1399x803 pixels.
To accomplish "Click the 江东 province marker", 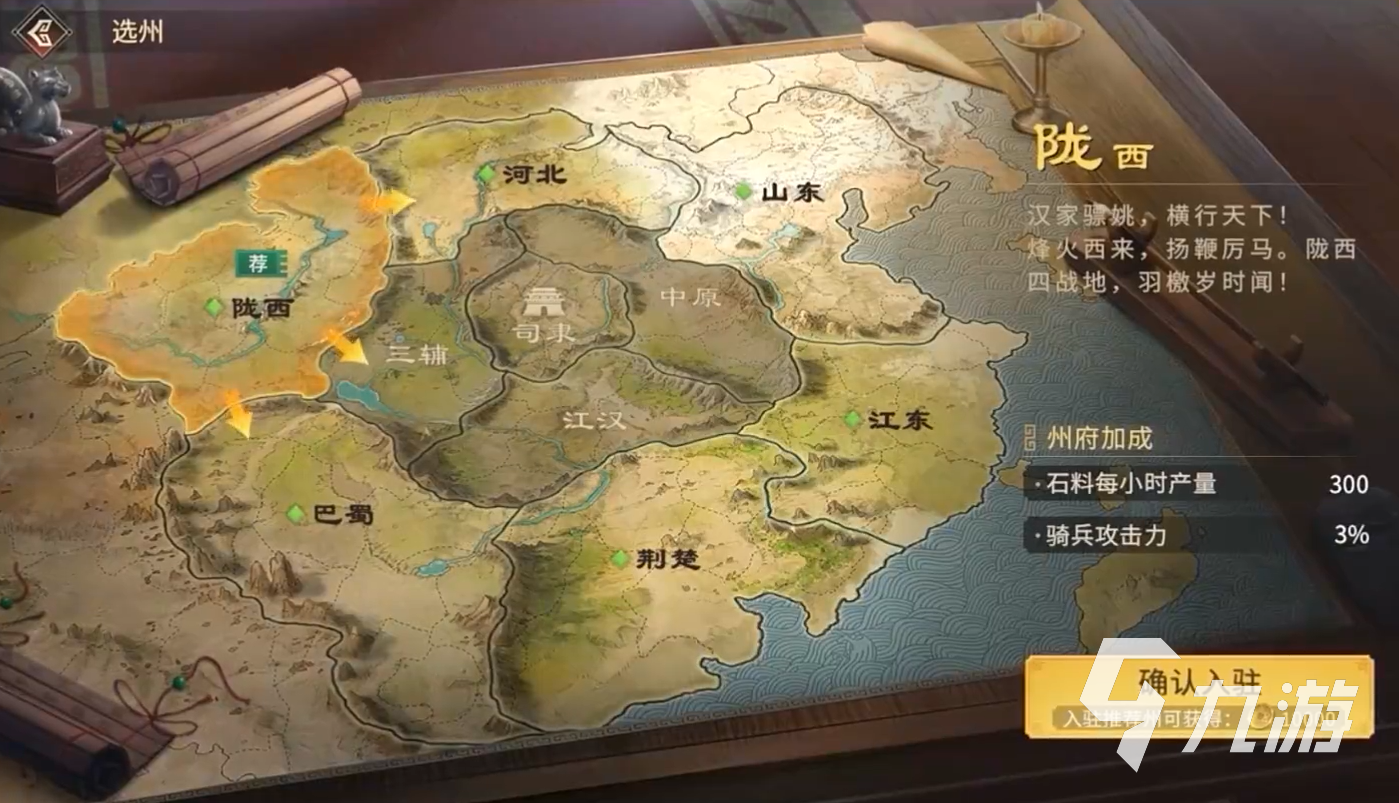I will pos(852,421).
